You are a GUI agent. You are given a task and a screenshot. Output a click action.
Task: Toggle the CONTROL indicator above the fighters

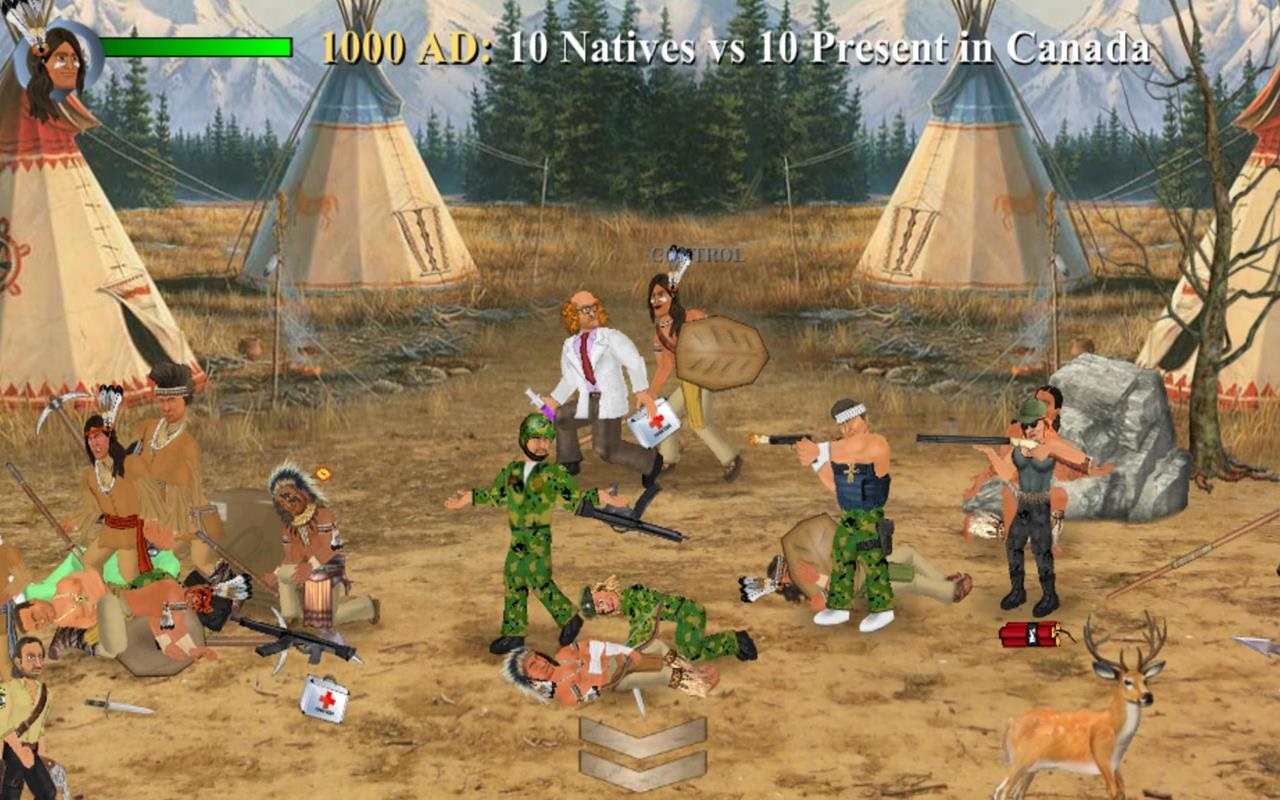tap(697, 255)
